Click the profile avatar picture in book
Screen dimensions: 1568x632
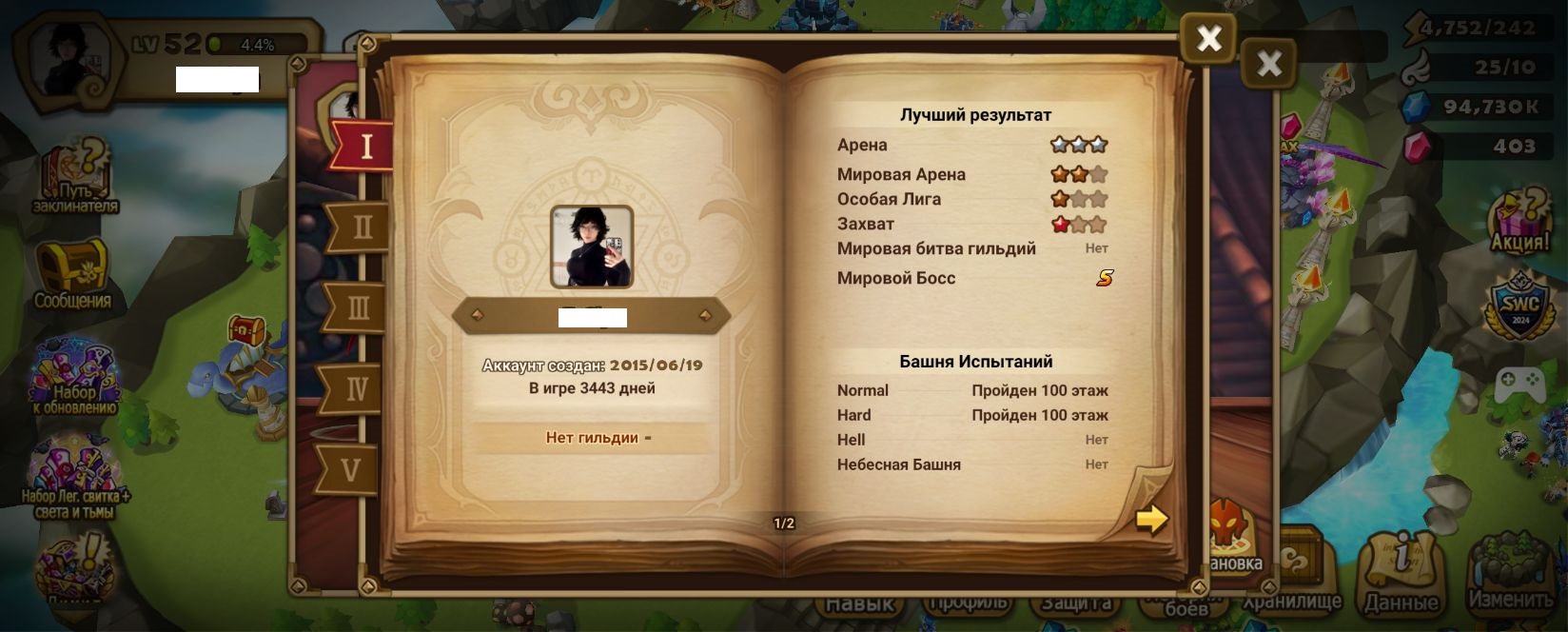(592, 247)
